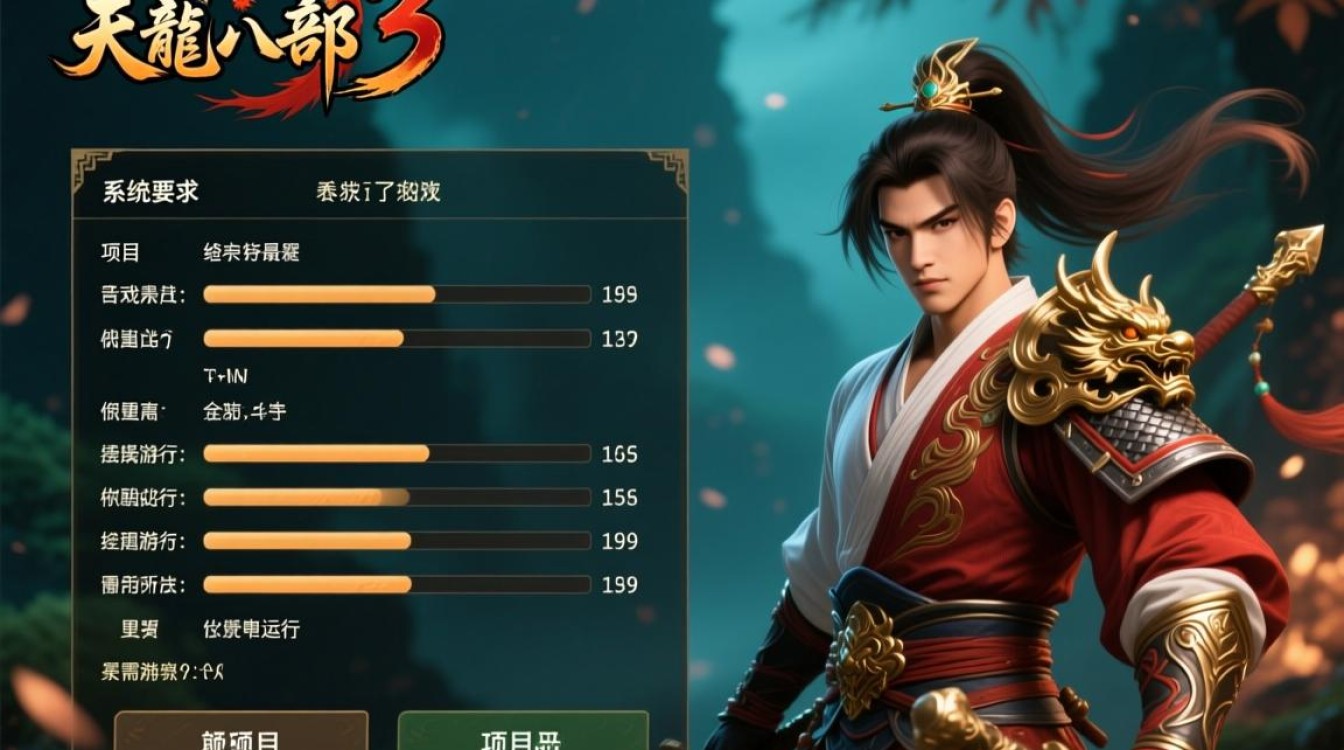Viewport: 1344px width, 750px height.
Task: Adjust the top slider showing value 199
Action: tap(395, 295)
